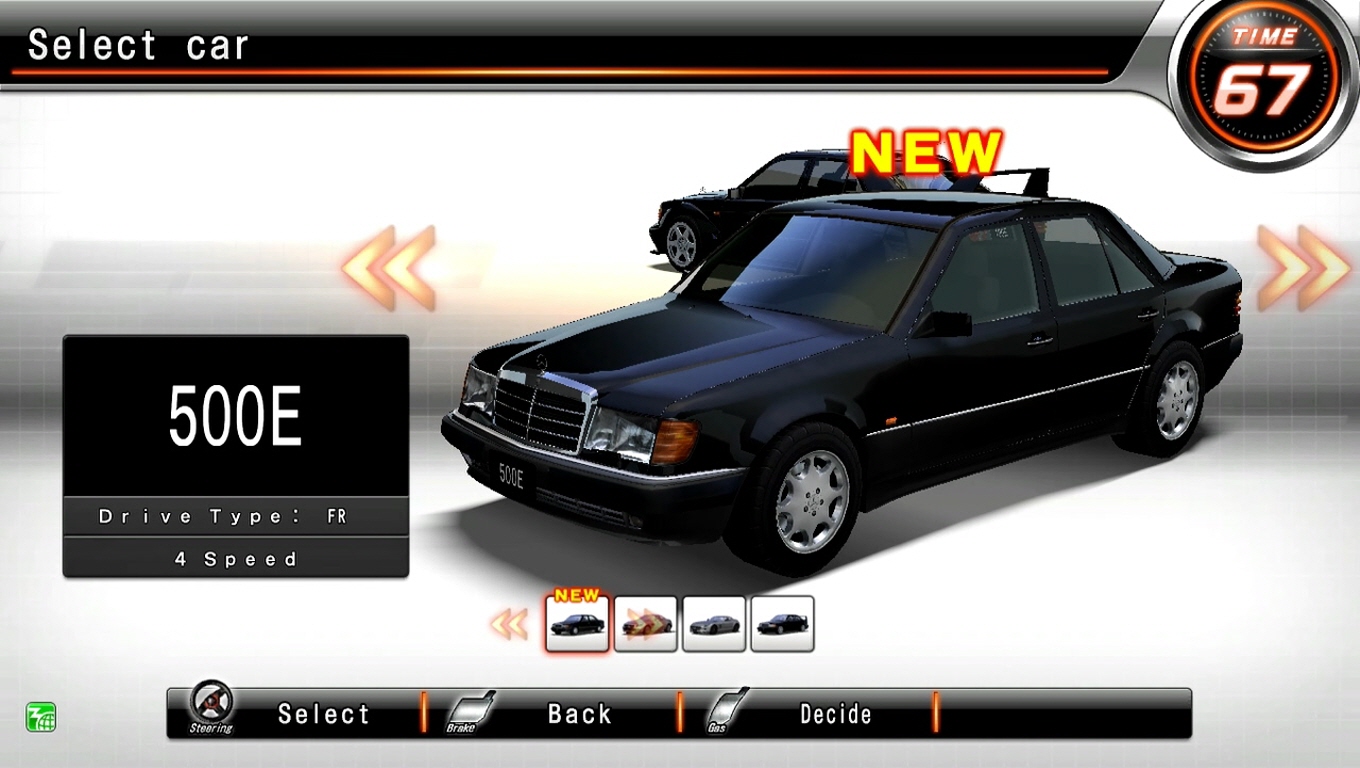The image size is (1360, 768).
Task: Click the Drive Type: FR info row
Action: tap(235, 515)
